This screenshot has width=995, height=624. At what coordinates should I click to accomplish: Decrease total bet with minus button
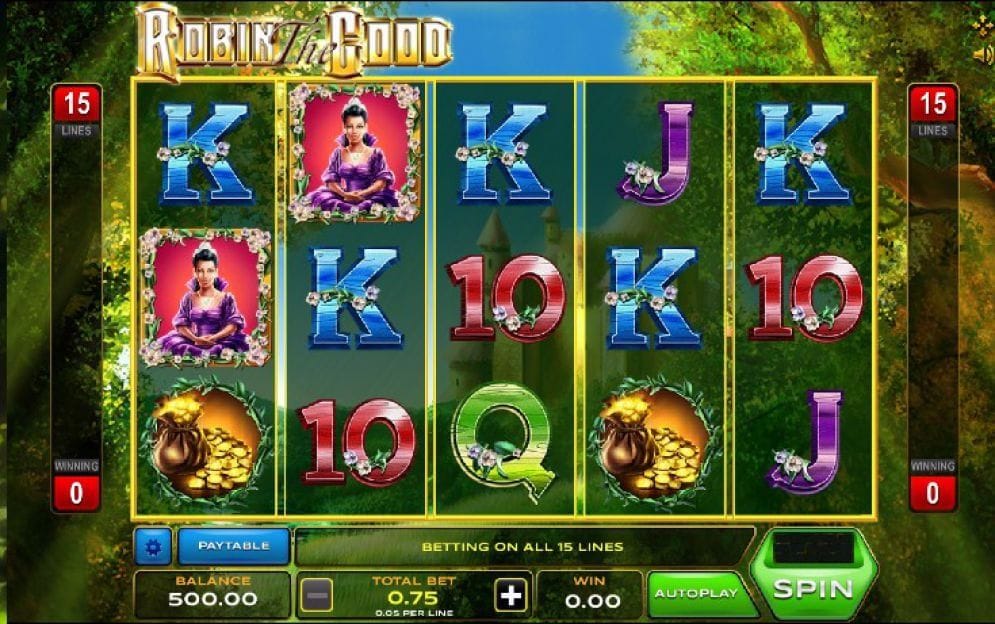point(316,596)
